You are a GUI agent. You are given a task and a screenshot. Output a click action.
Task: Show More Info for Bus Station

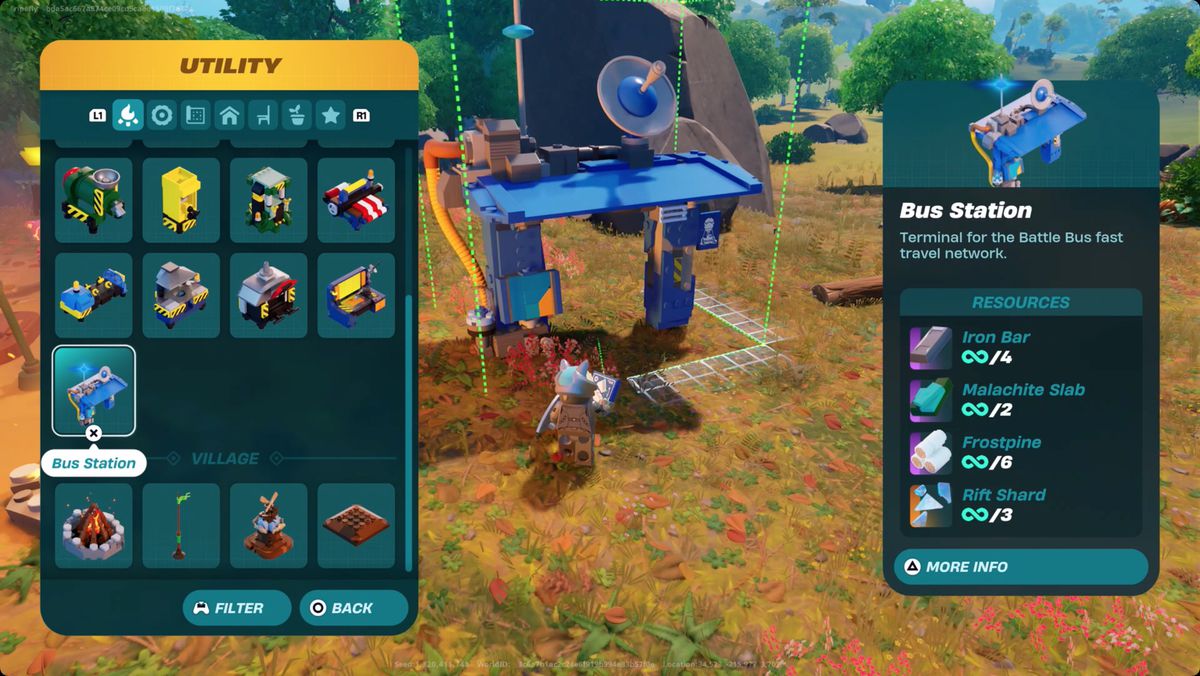coord(1021,567)
